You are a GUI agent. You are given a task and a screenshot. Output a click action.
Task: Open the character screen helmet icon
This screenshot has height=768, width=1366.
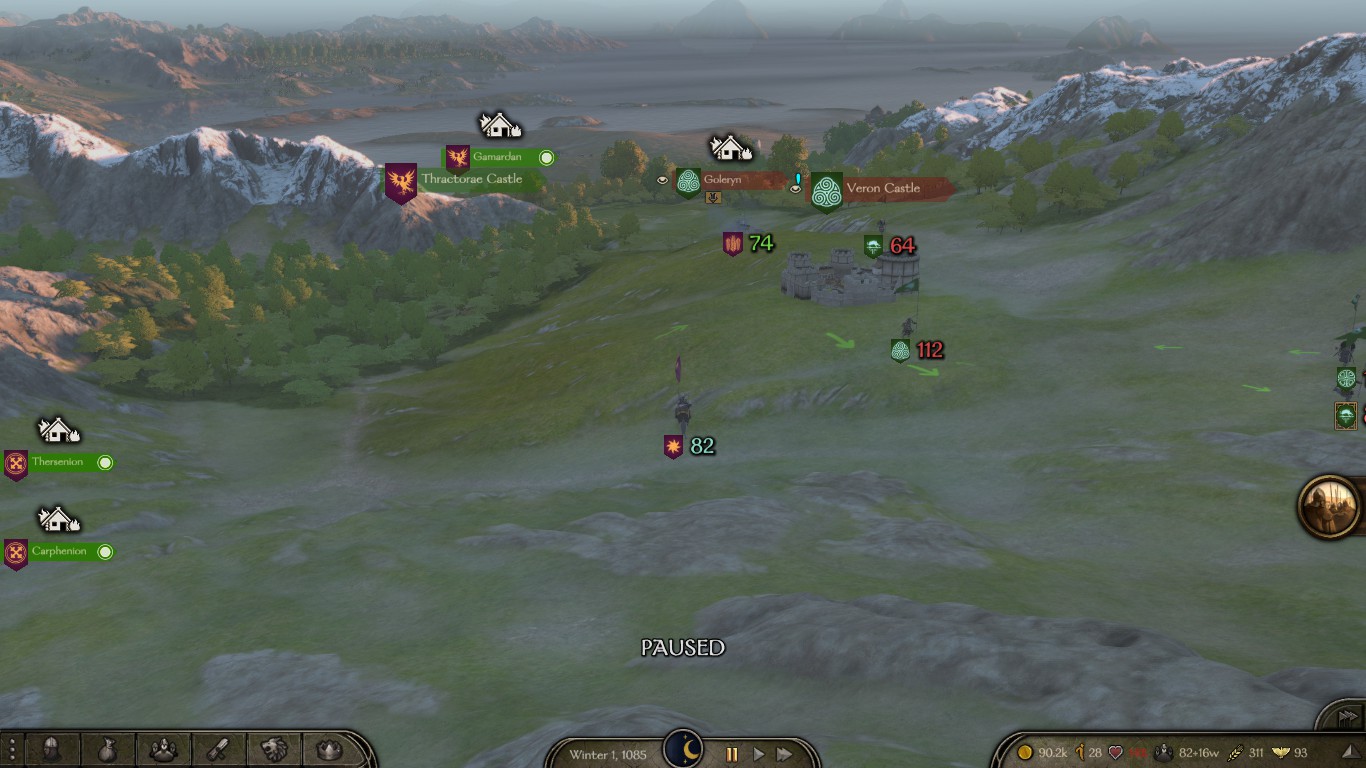51,749
